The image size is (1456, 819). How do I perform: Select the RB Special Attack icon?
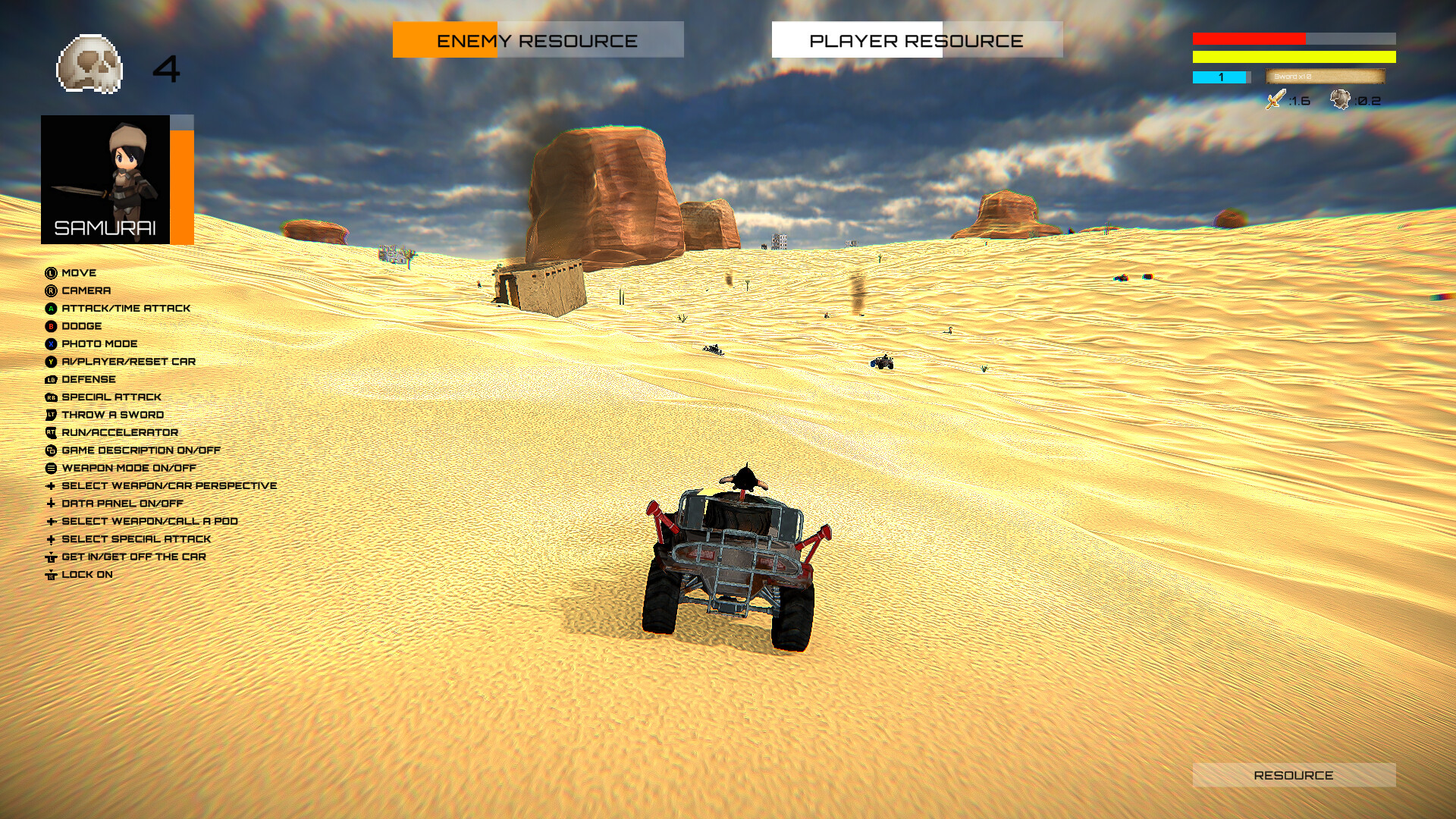click(50, 397)
